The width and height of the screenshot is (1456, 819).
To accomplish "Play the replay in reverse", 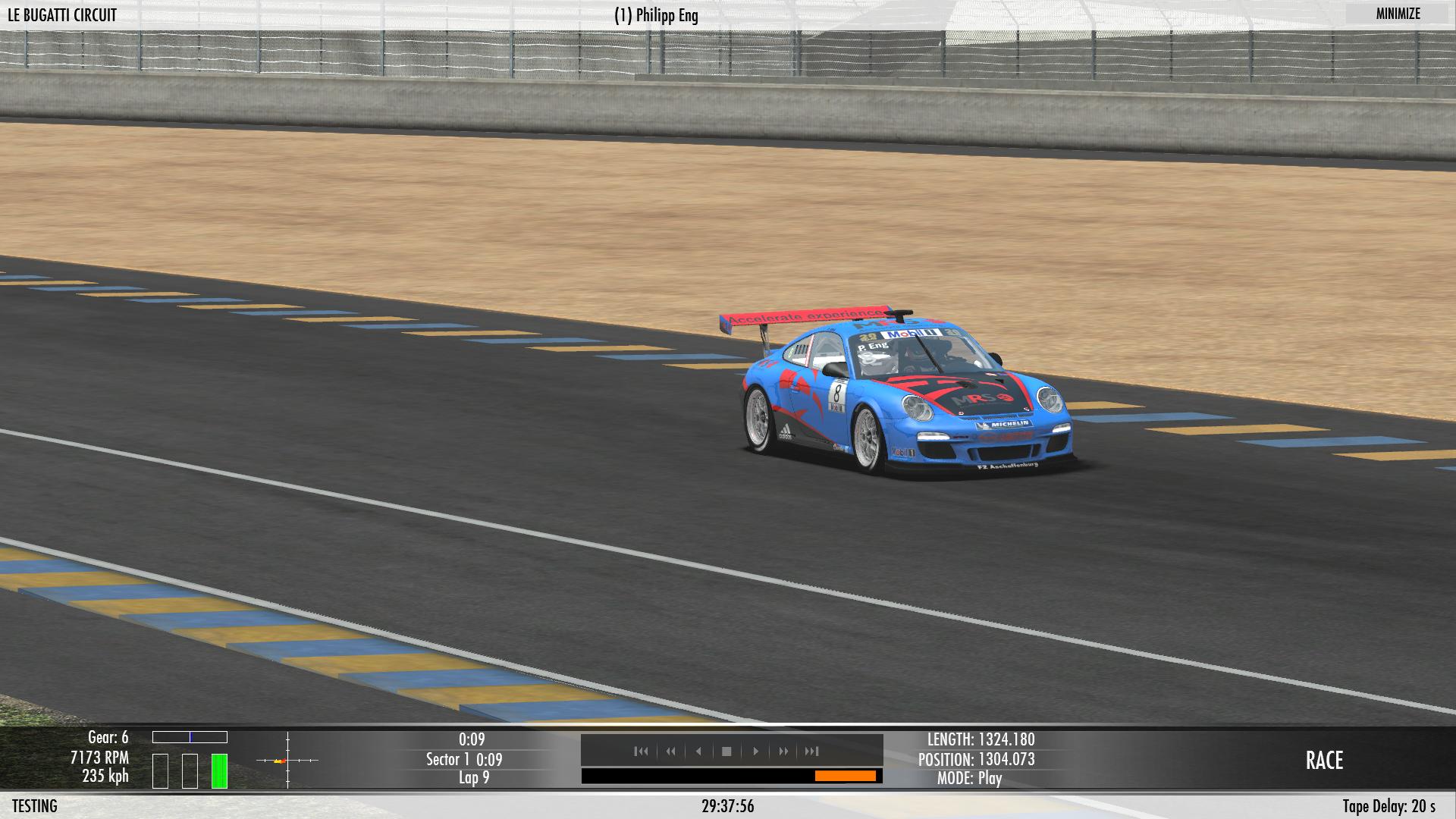I will (698, 752).
